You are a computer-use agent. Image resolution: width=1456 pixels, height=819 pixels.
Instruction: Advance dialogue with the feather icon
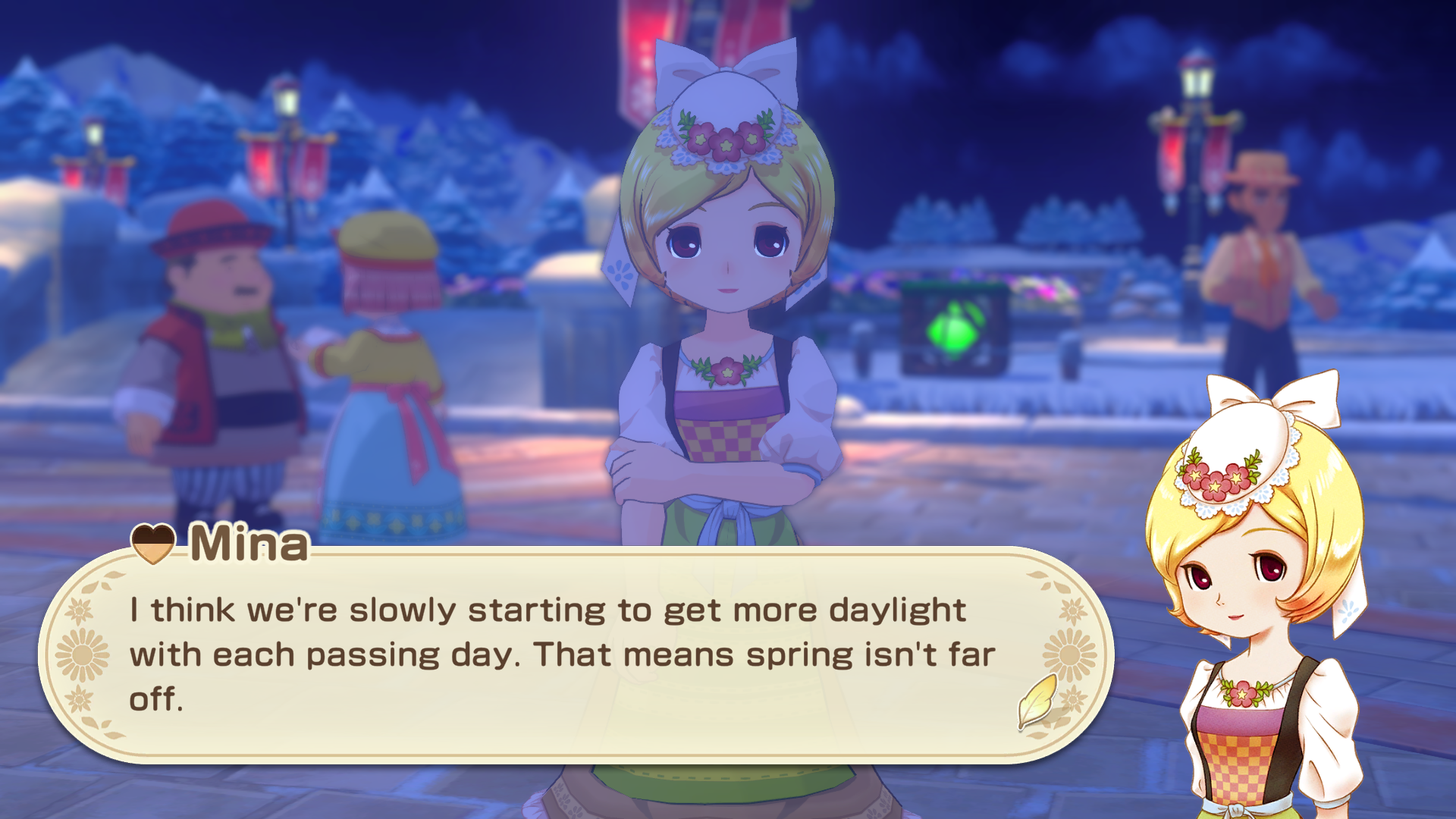pyautogui.click(x=1037, y=701)
